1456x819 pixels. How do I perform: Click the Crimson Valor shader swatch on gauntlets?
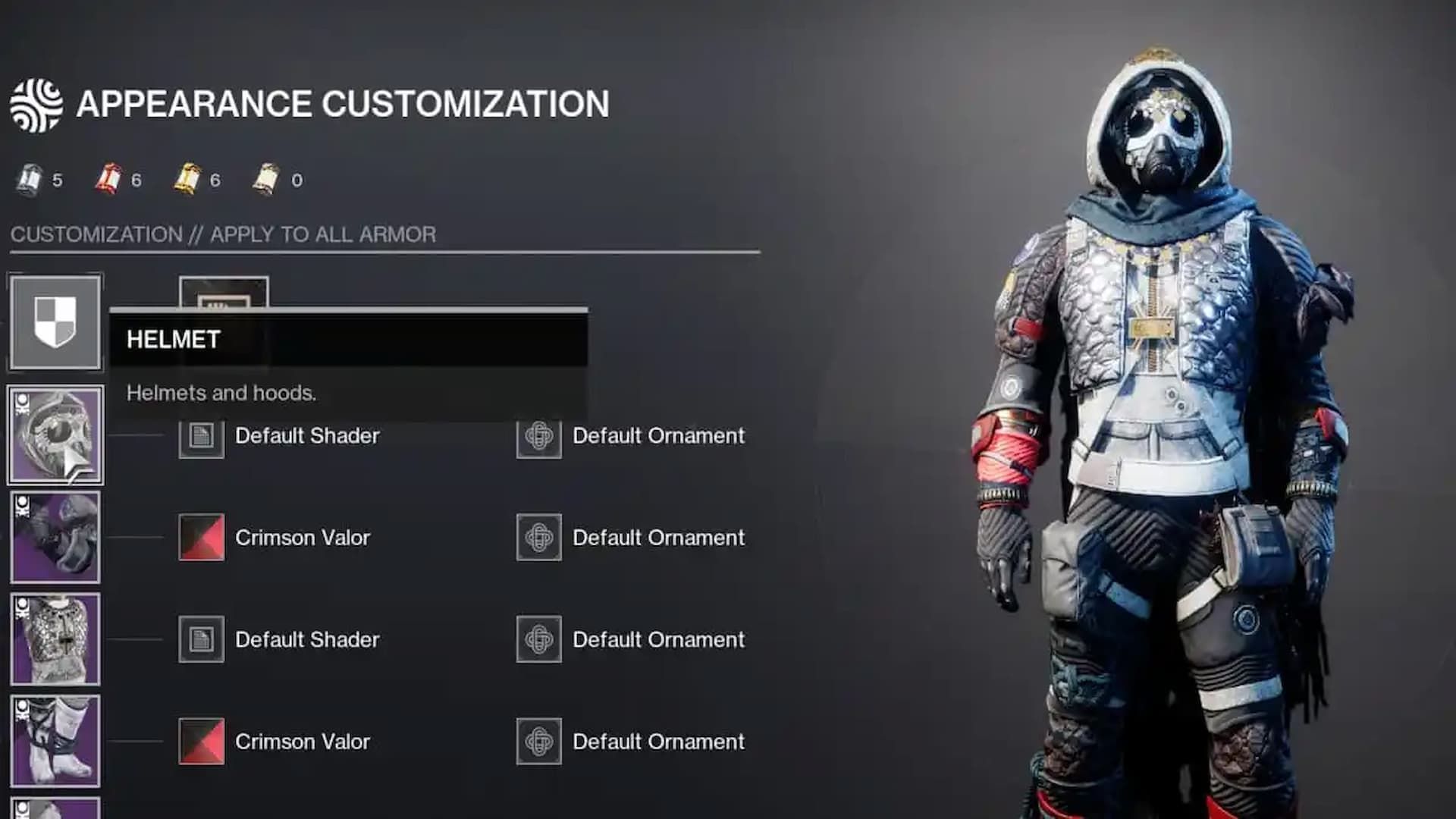[x=201, y=538]
